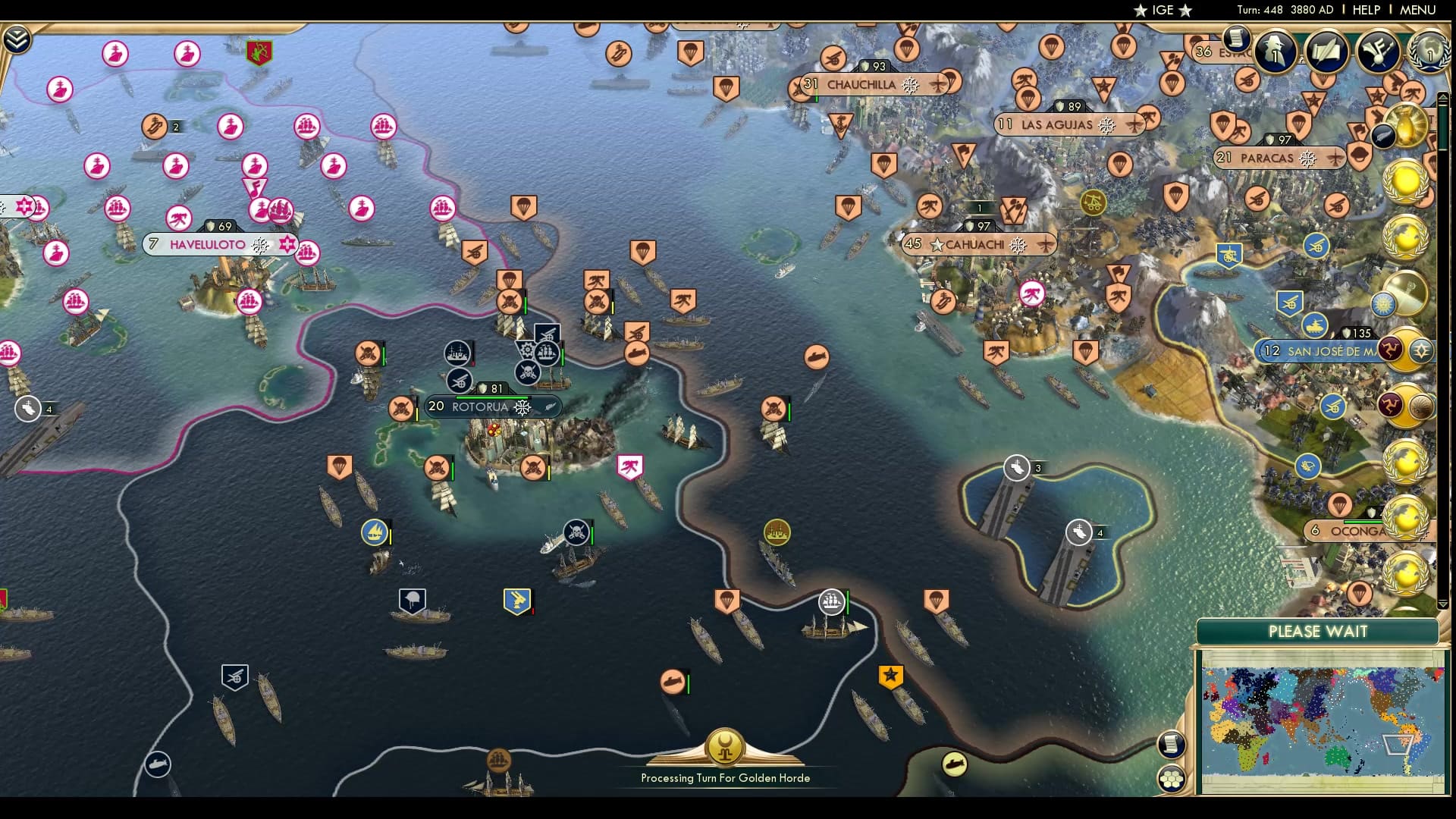Select the Cahuachi city banner
The width and height of the screenshot is (1456, 819).
click(977, 245)
